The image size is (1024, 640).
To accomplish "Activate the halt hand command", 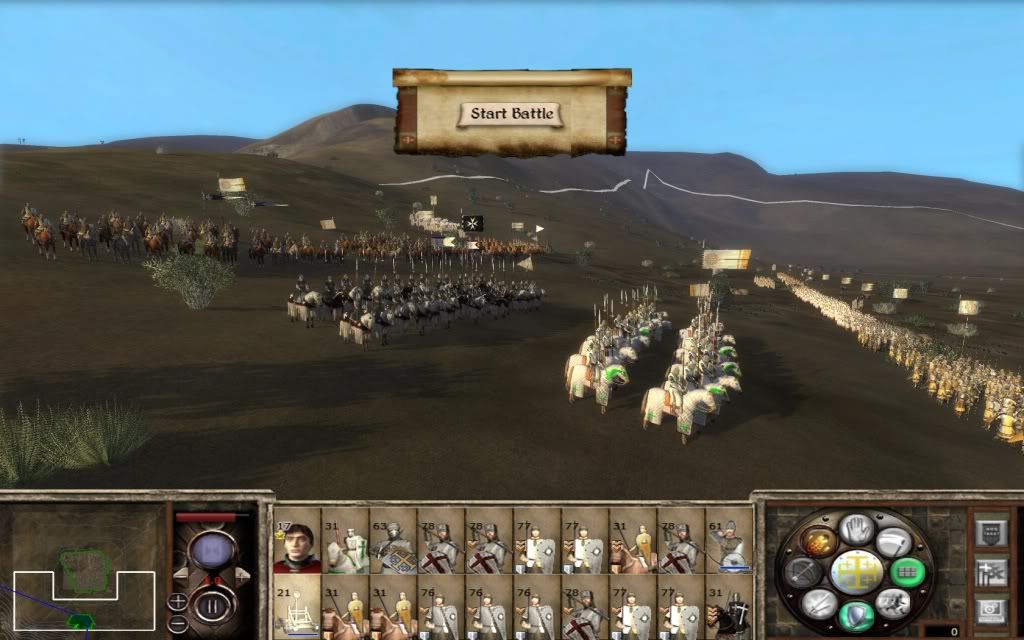I will pos(856,527).
